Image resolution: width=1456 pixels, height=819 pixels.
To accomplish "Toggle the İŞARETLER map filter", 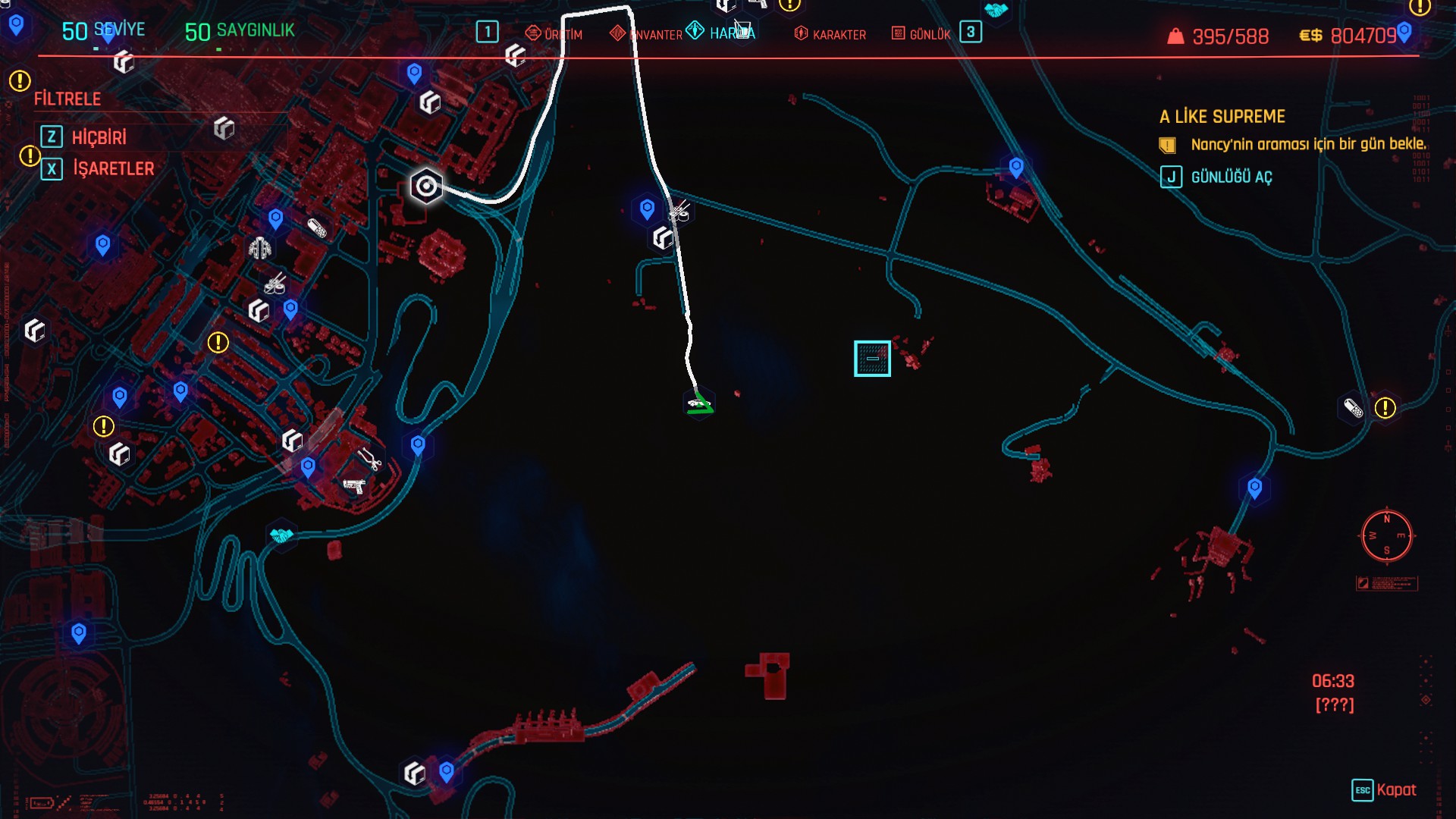I will 113,168.
